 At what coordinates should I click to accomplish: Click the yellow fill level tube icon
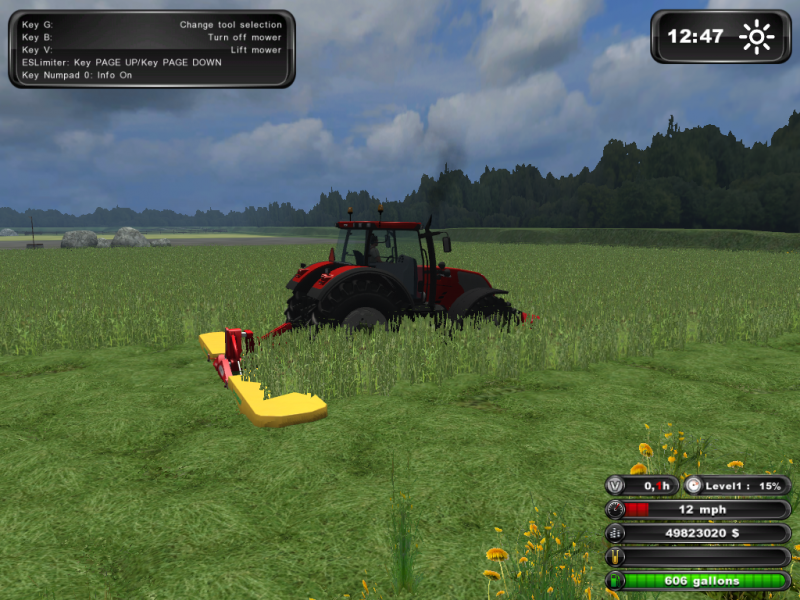(615, 557)
